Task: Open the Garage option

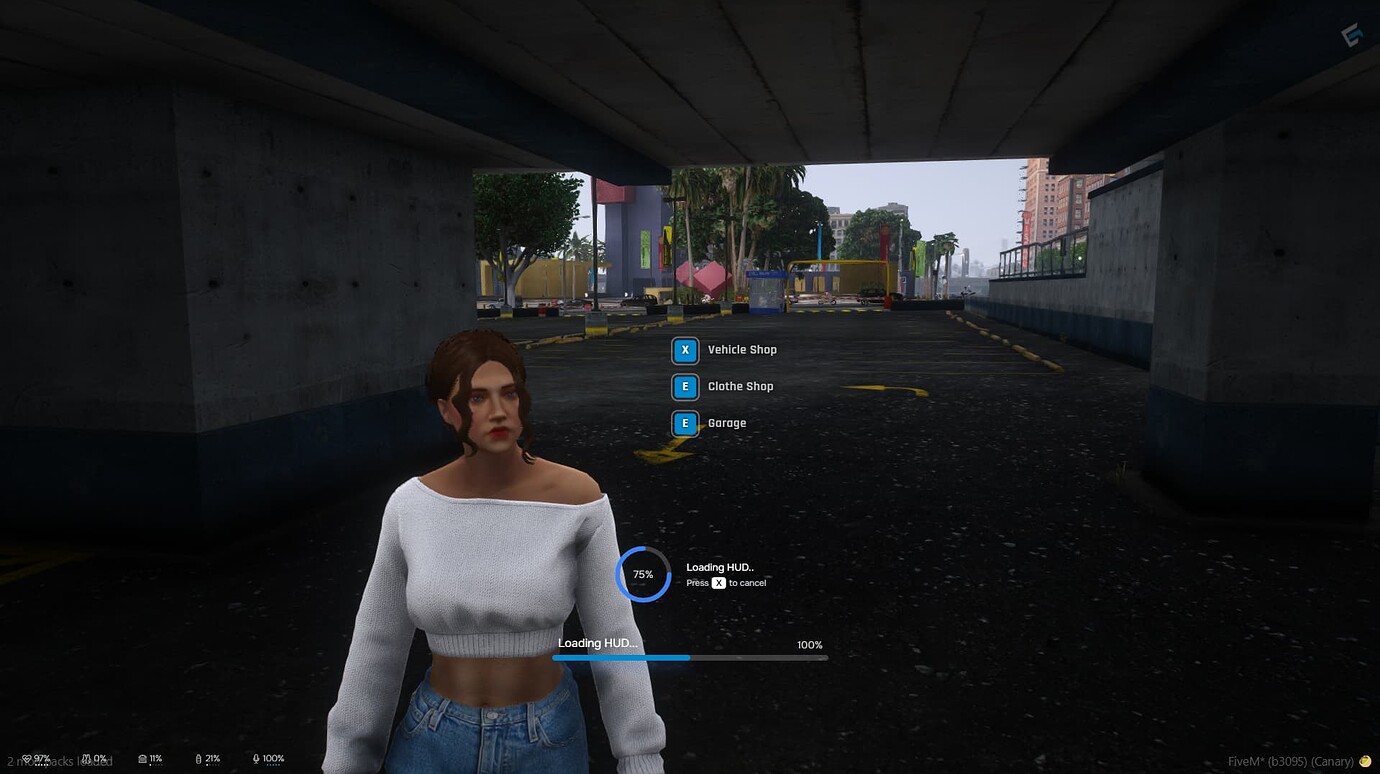Action: (x=726, y=422)
